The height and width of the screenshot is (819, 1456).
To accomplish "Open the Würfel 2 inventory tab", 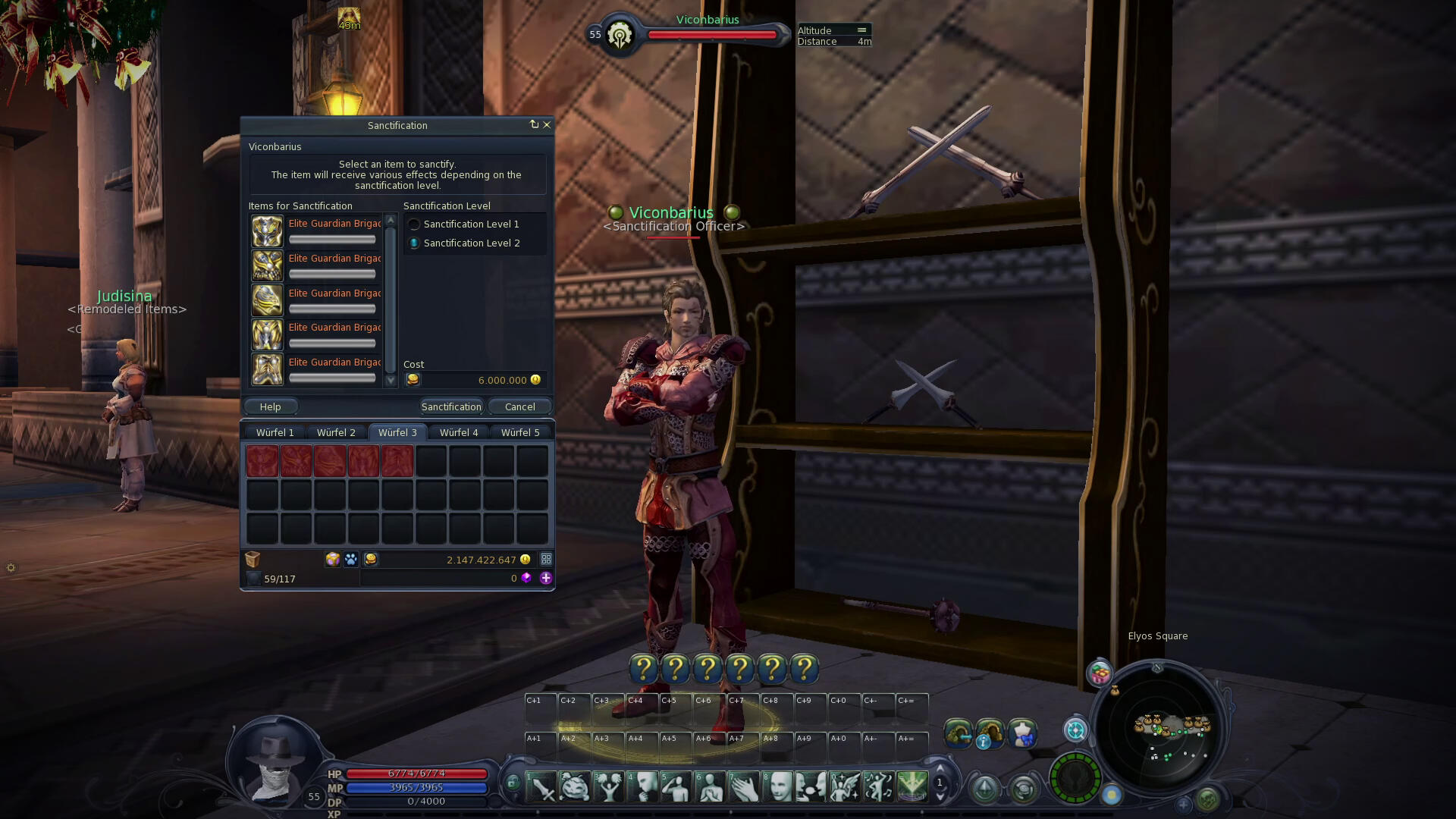I will click(x=336, y=433).
